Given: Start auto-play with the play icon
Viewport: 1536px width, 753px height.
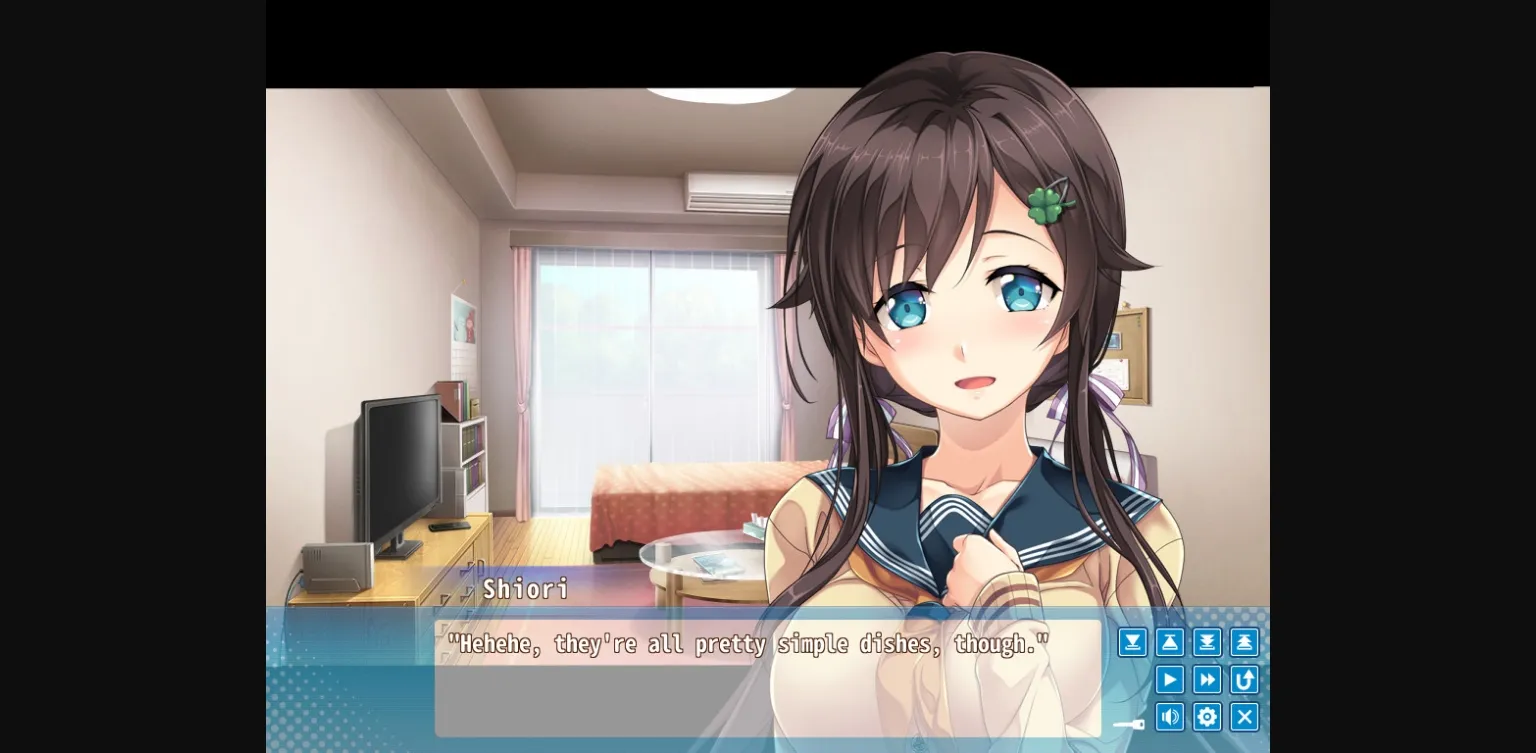Looking at the screenshot, I should point(1170,679).
